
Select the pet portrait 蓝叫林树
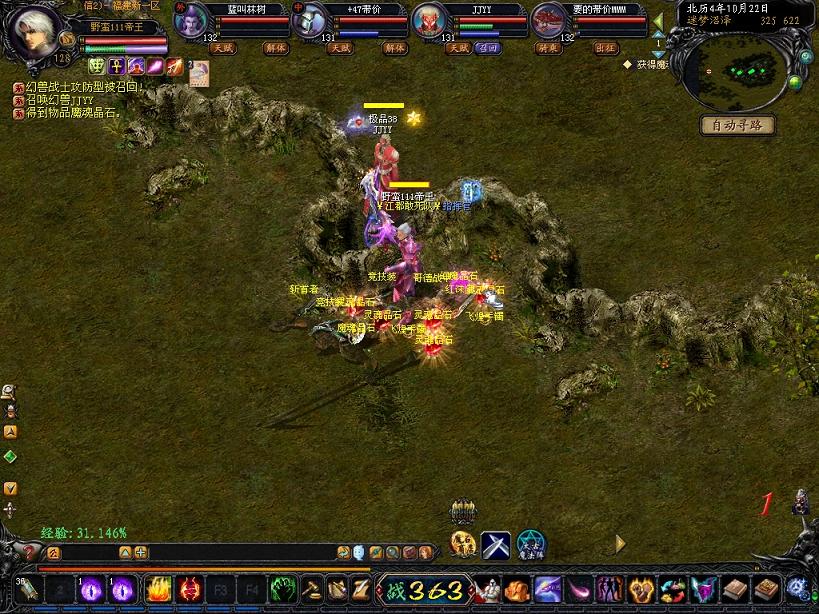(x=191, y=20)
